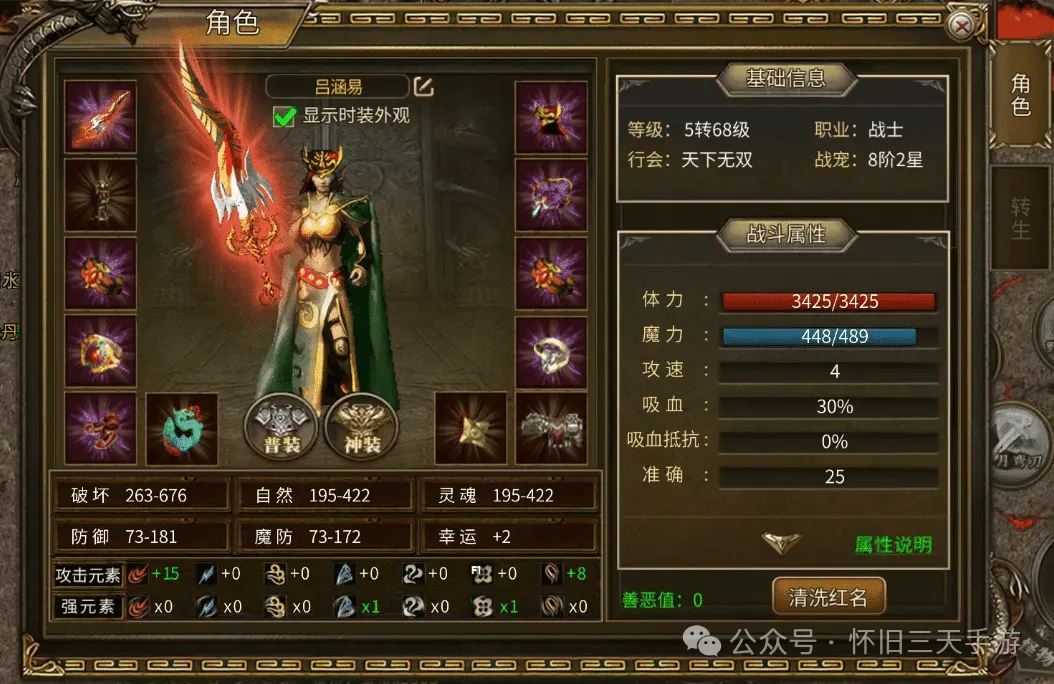
Task: Select the silver ring slot
Action: point(551,351)
